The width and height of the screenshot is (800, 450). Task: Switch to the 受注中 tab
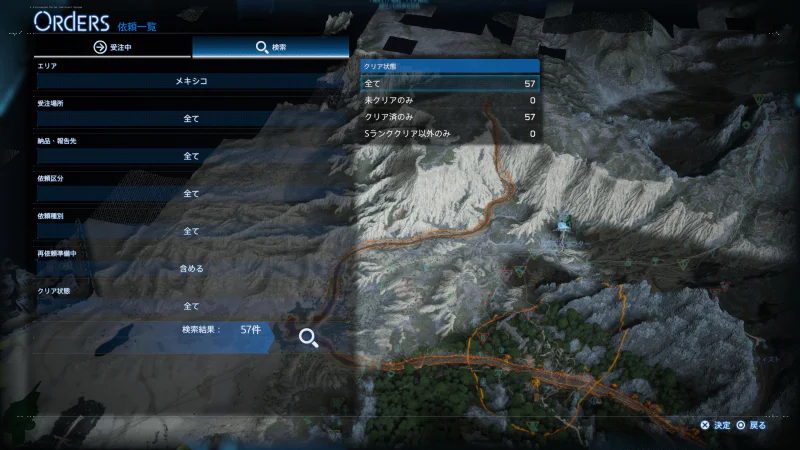[x=112, y=46]
